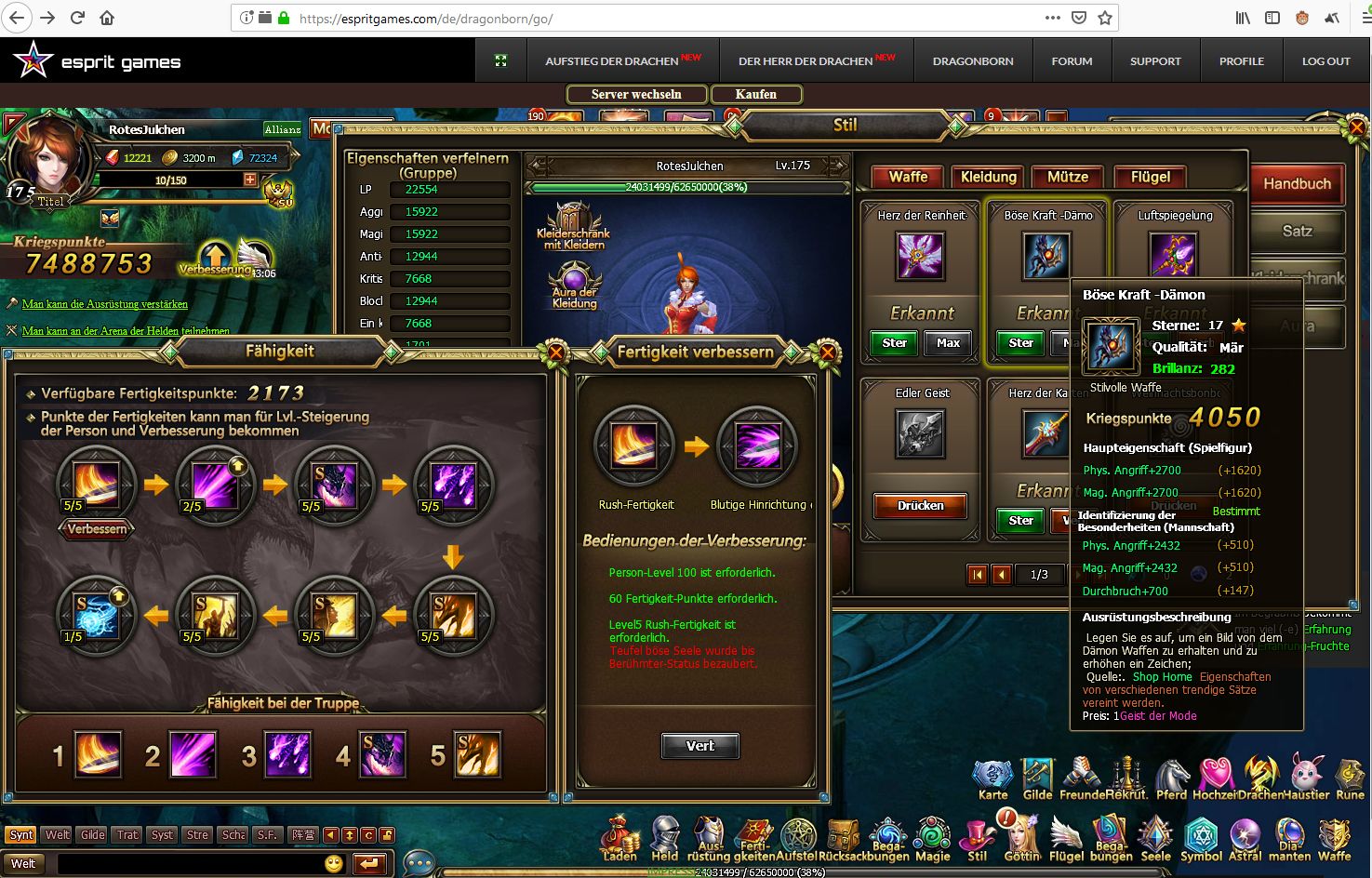Screen dimensions: 1372x878
Task: Click the Max button for Herz der Reinheit
Action: coord(948,343)
